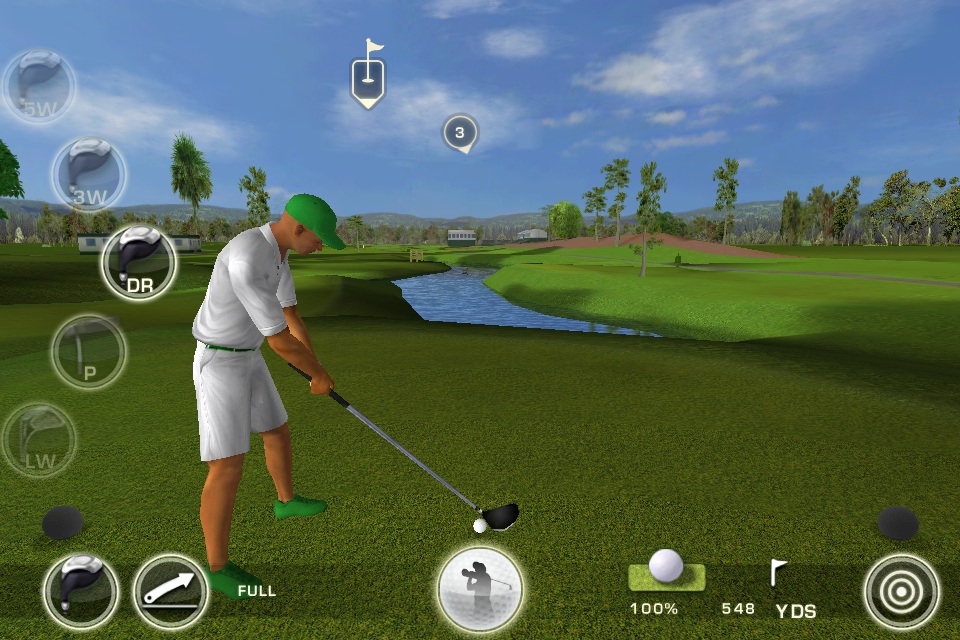Change the FULL shot type
Screen dimensions: 960x640
170,591
